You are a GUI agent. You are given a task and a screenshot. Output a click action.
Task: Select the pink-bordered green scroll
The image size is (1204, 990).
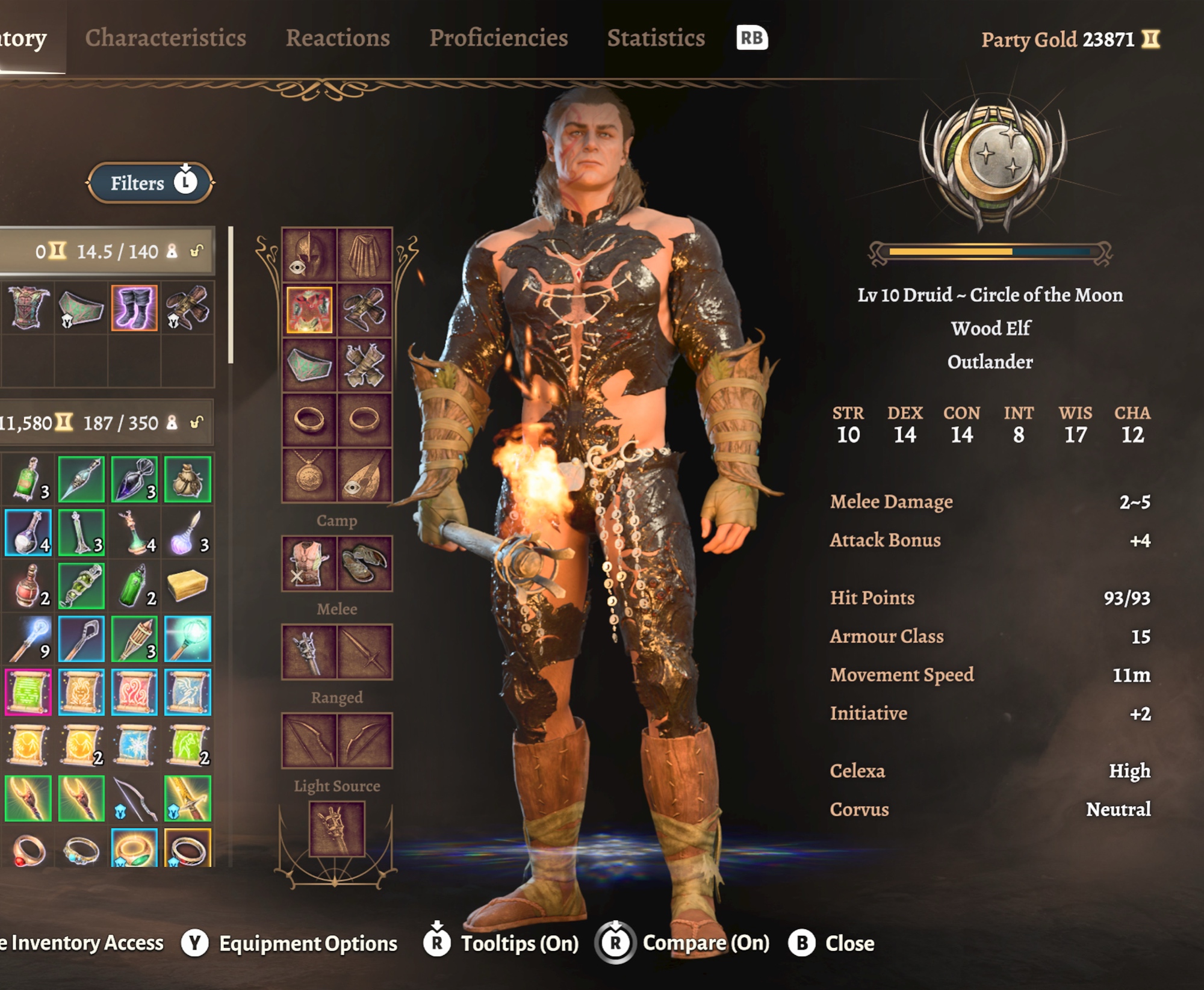(x=28, y=692)
